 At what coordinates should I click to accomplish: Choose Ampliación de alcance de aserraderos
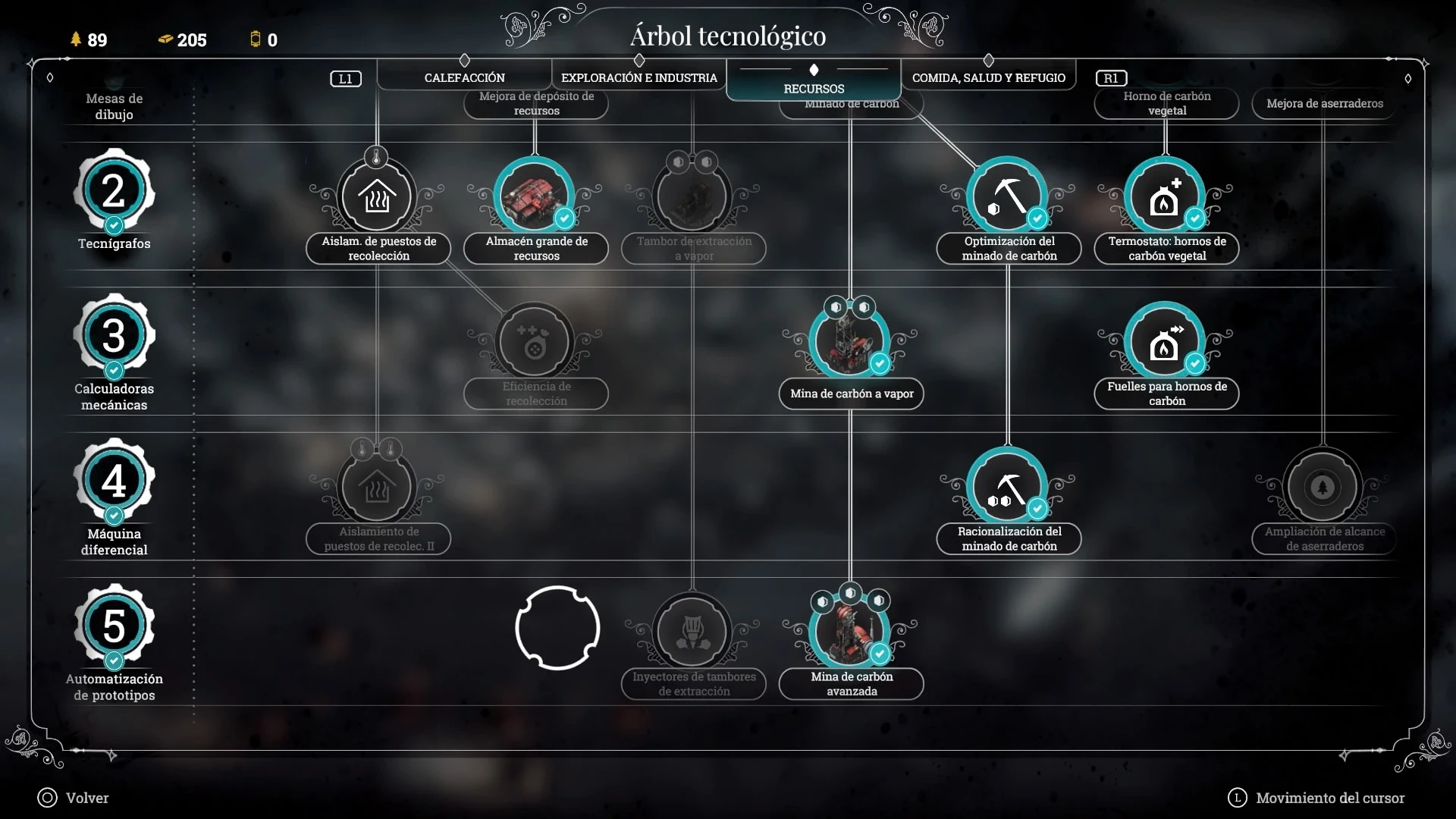point(1323,488)
